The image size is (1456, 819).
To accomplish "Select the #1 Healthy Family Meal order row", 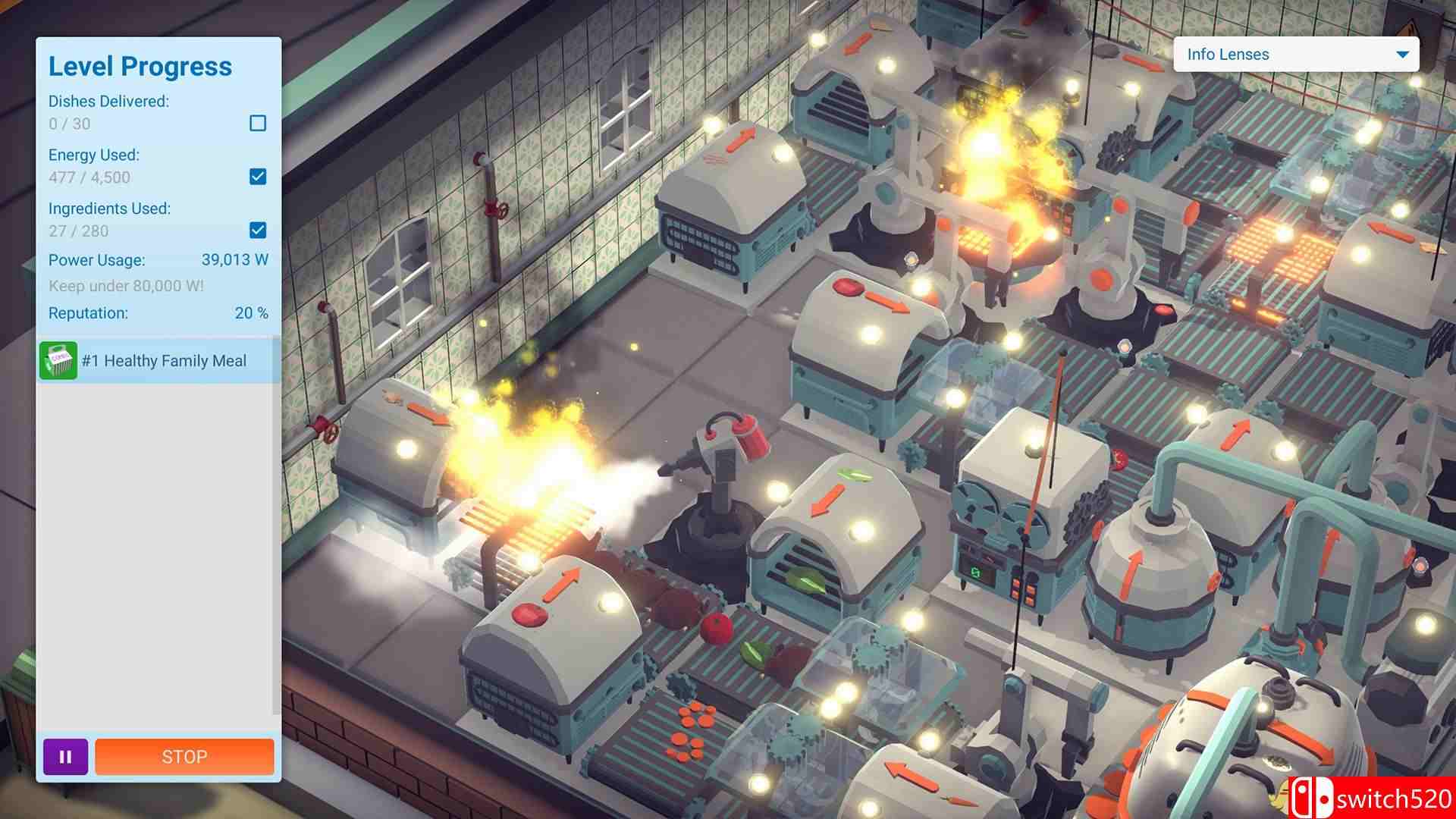I will click(159, 360).
